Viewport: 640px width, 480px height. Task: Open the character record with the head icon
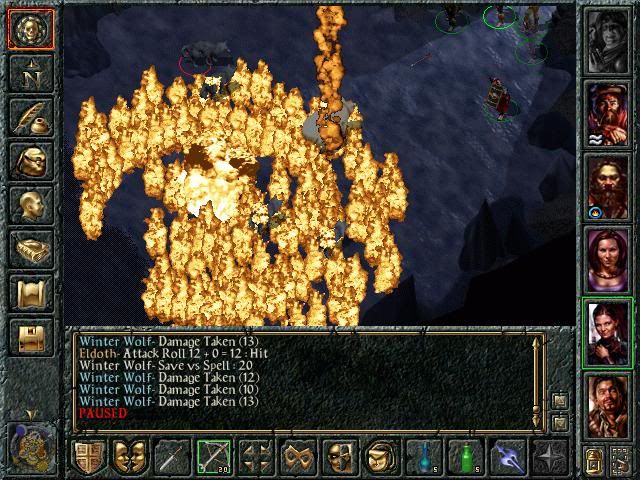point(30,205)
